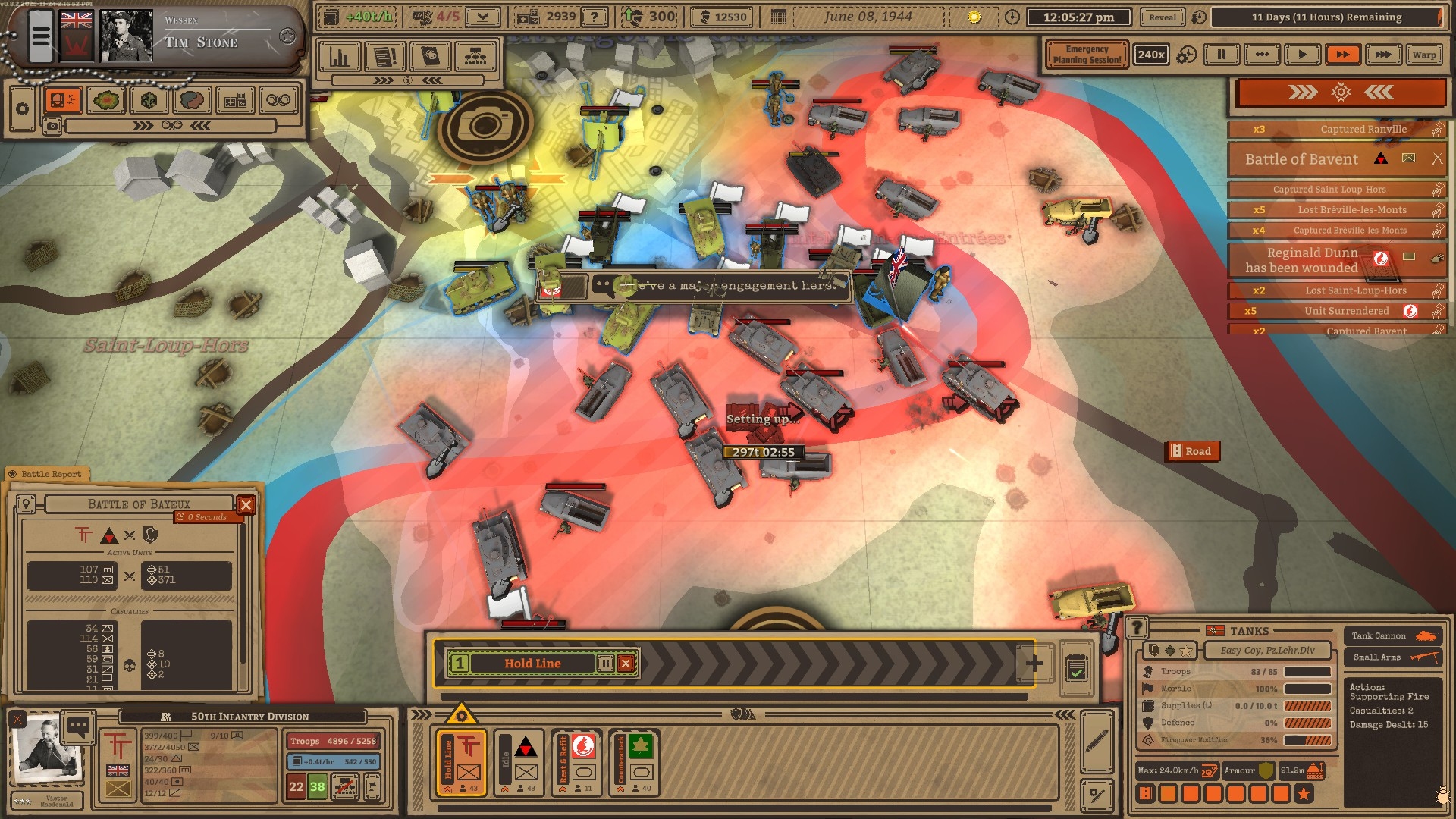Open the org chart hierarchy view
The height and width of the screenshot is (819, 1456).
pyautogui.click(x=475, y=57)
